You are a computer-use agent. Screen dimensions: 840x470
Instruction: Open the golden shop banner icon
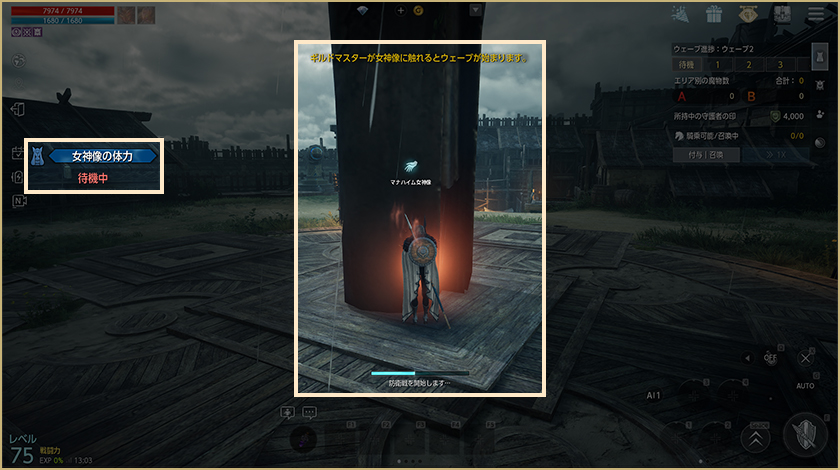tap(748, 14)
